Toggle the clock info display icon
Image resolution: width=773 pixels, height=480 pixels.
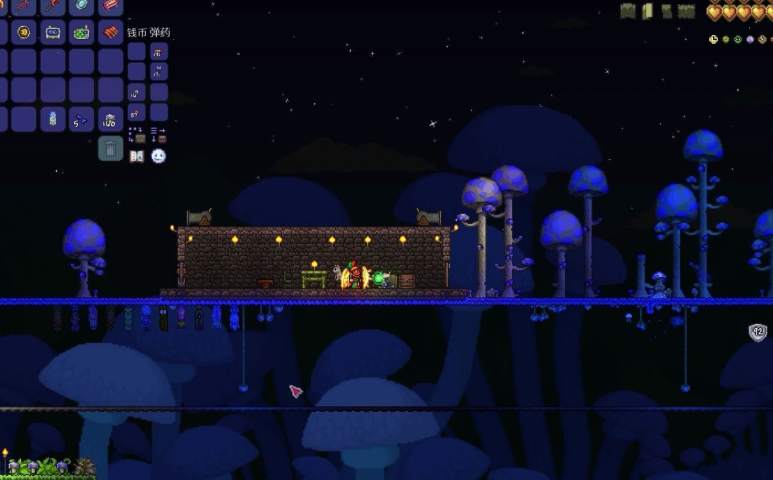714,40
